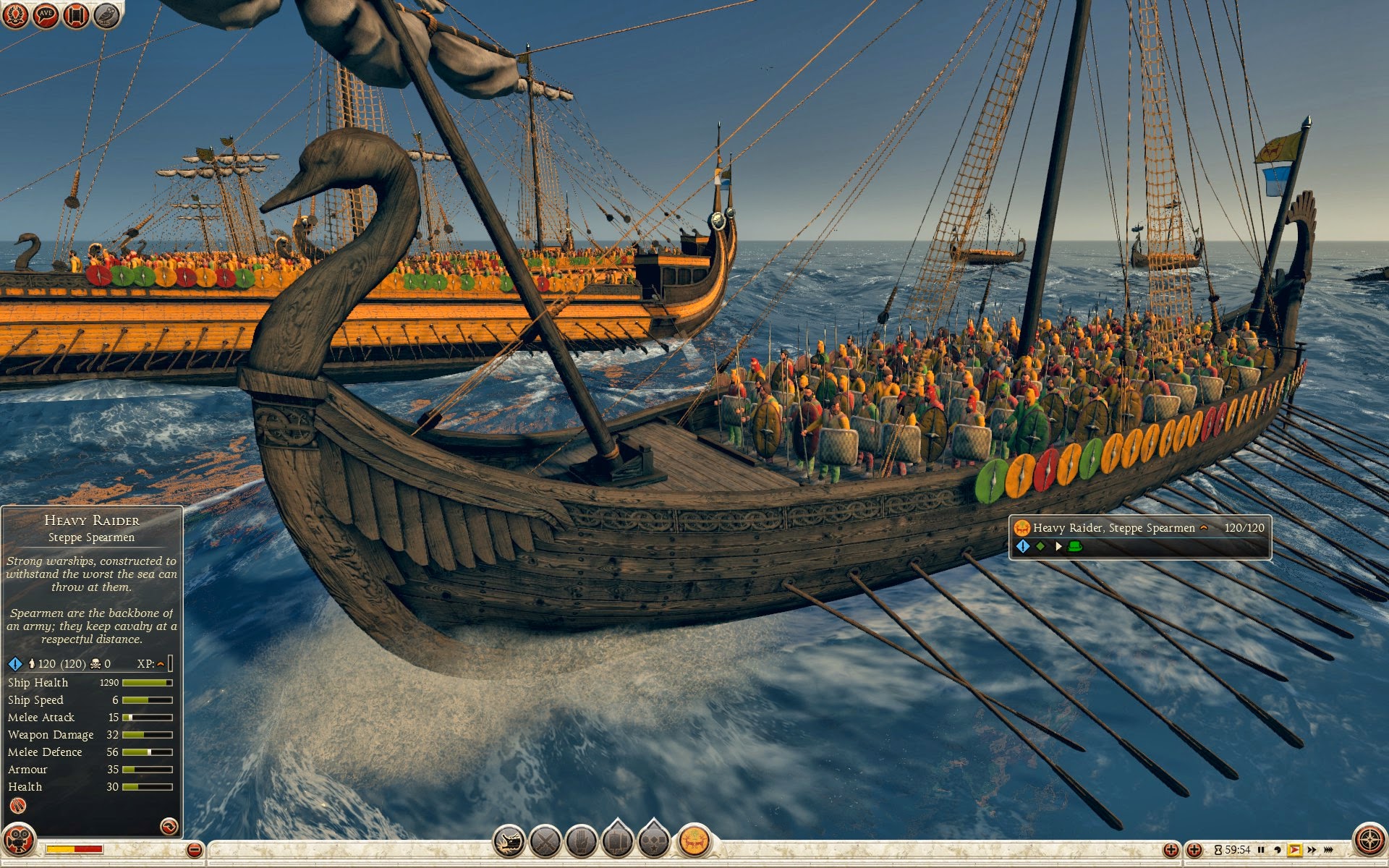
Task: Click the grey owl advisor button
Action: pos(106,14)
